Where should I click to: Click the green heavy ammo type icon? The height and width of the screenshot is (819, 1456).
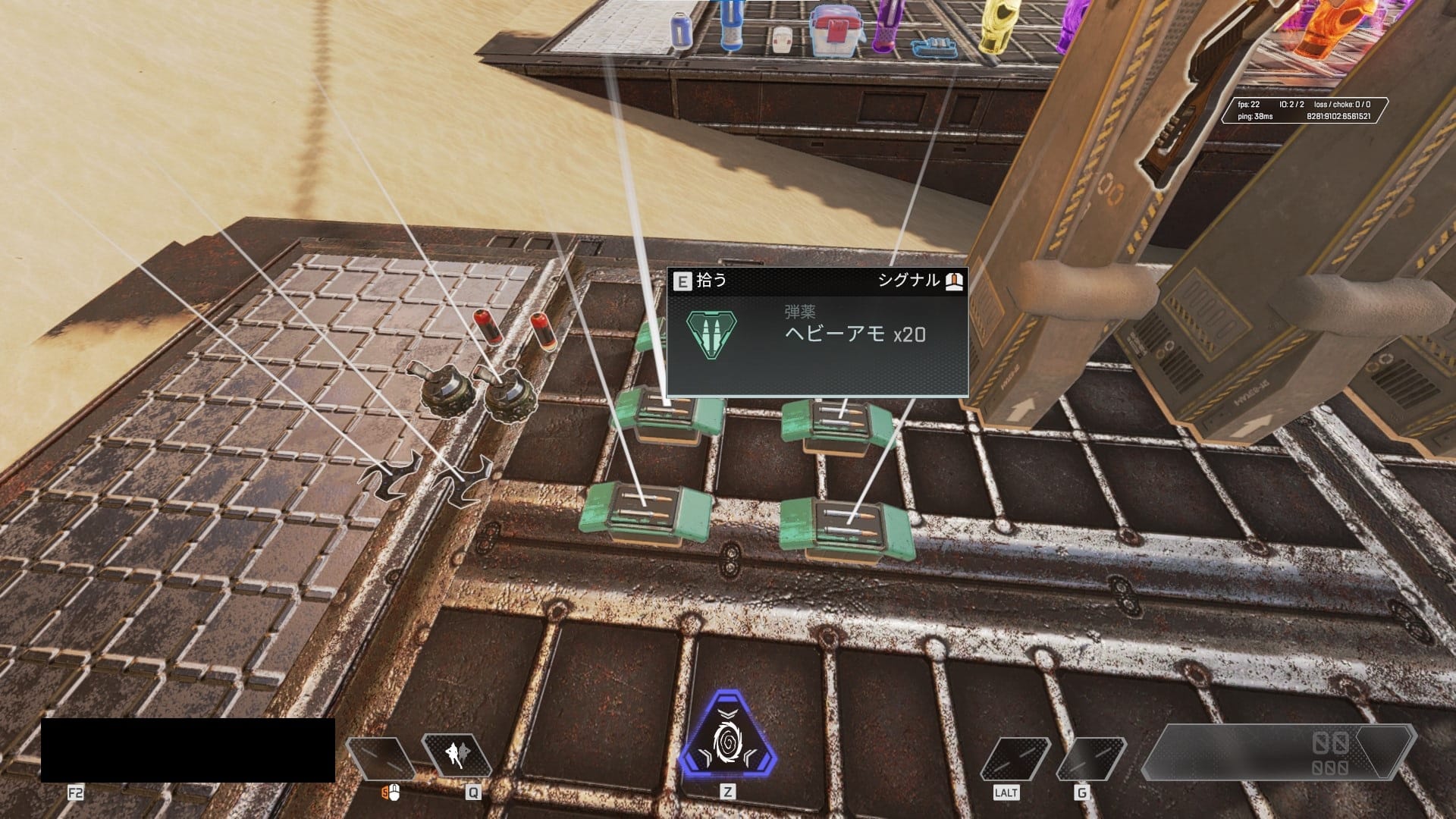[x=711, y=334]
